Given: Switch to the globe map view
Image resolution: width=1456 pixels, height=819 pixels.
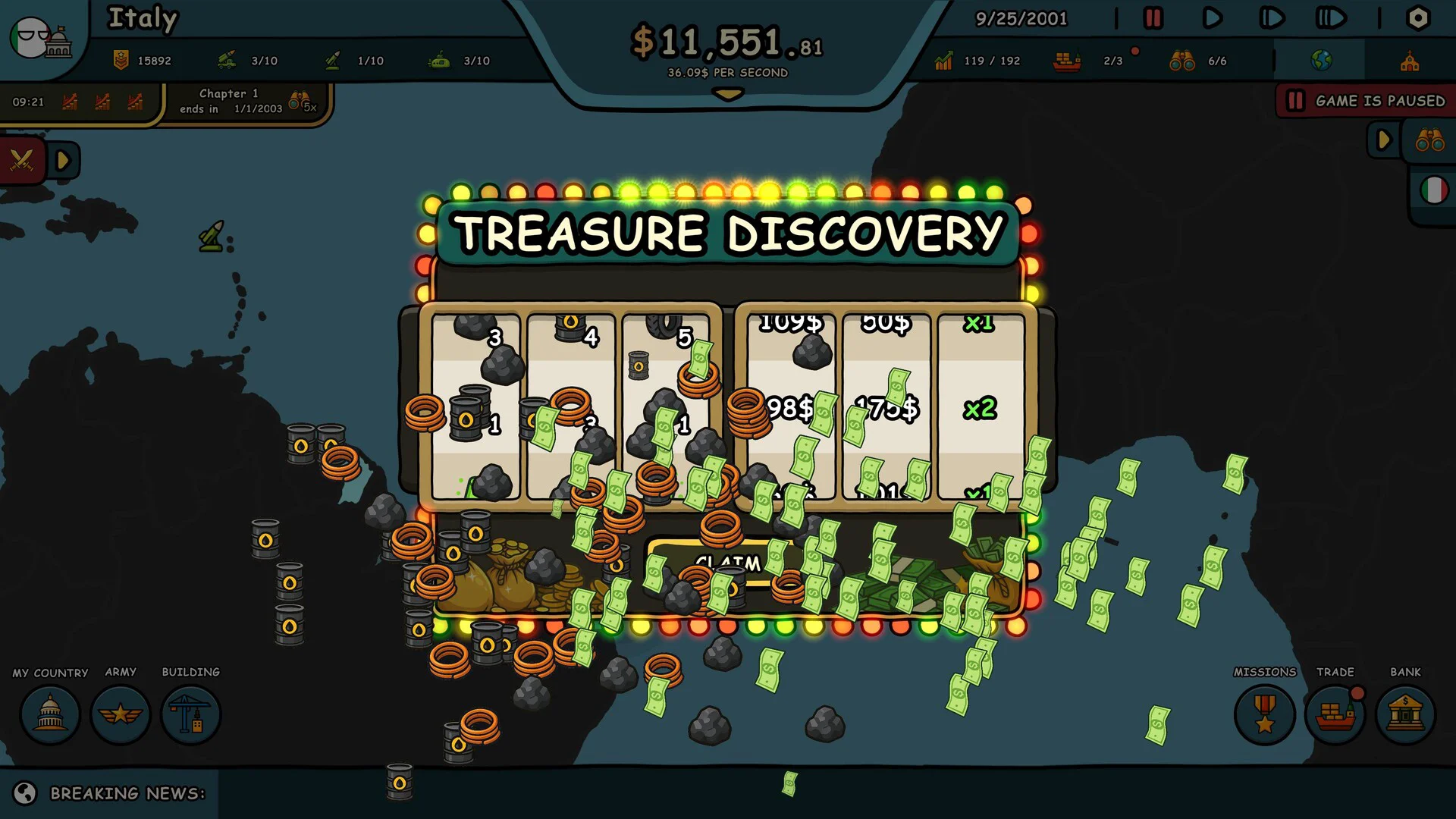Looking at the screenshot, I should coord(1321,61).
